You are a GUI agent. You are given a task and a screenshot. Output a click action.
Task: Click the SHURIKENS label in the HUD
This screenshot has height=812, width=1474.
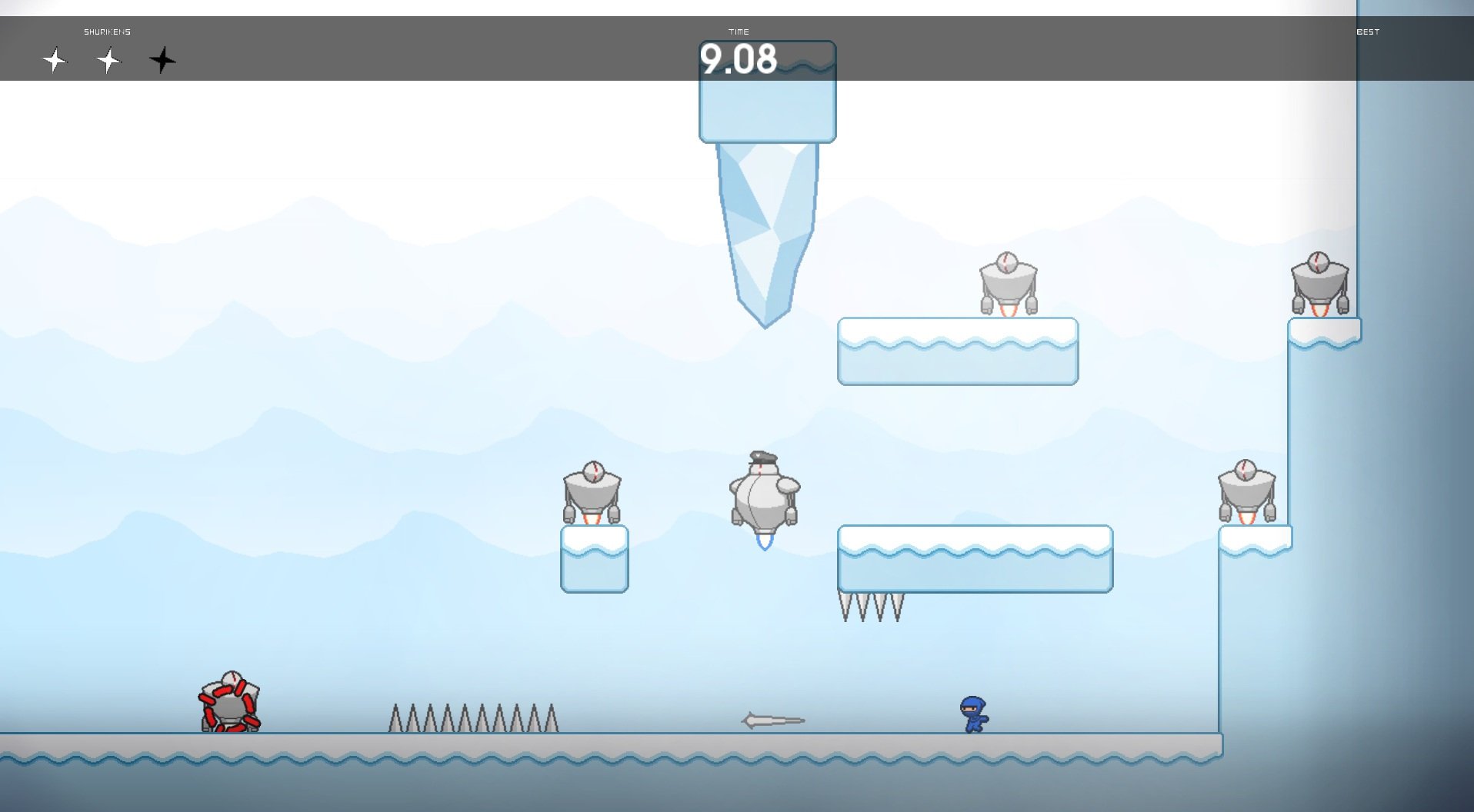[108, 32]
